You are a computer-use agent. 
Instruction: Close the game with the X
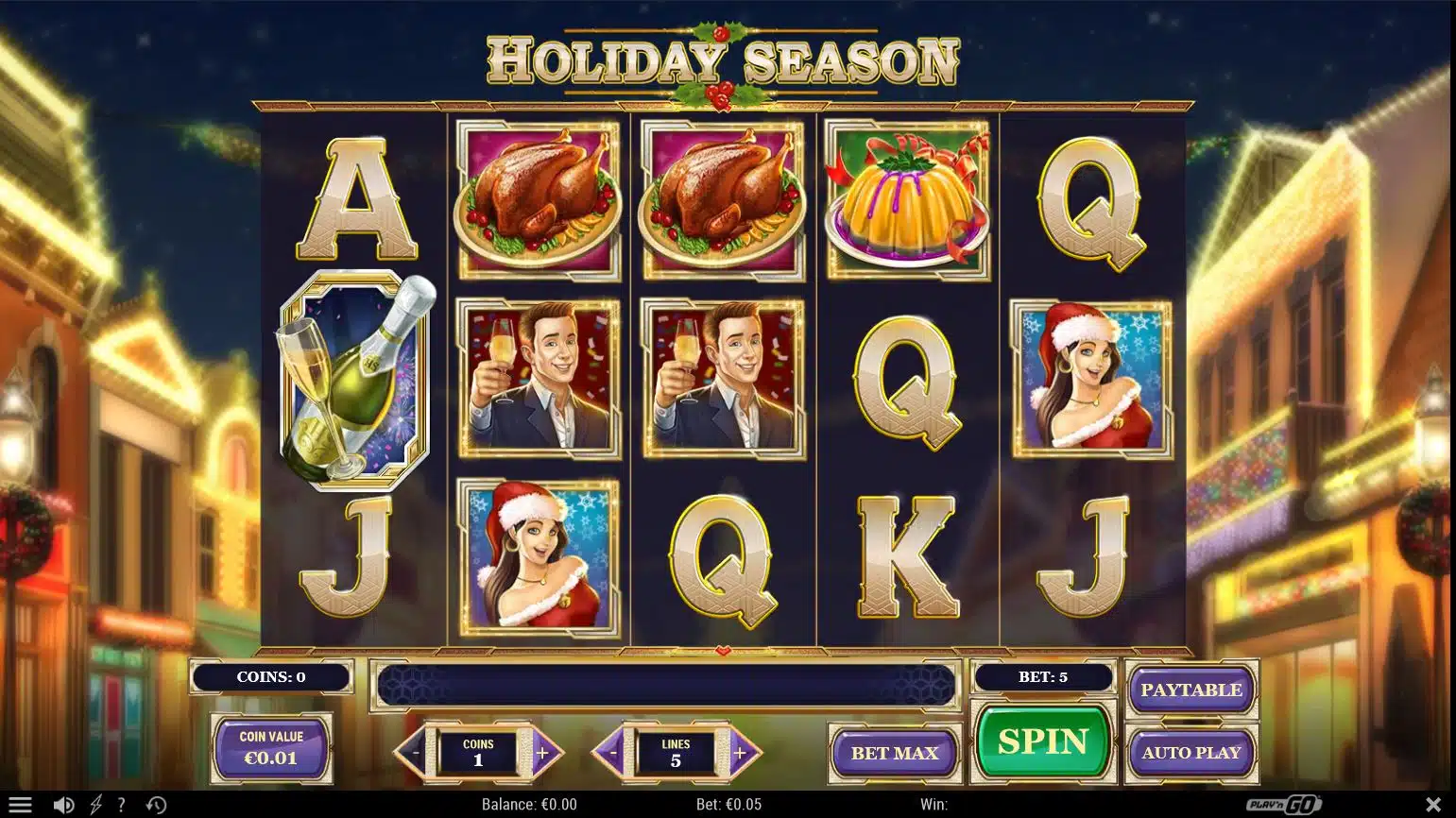1432,805
